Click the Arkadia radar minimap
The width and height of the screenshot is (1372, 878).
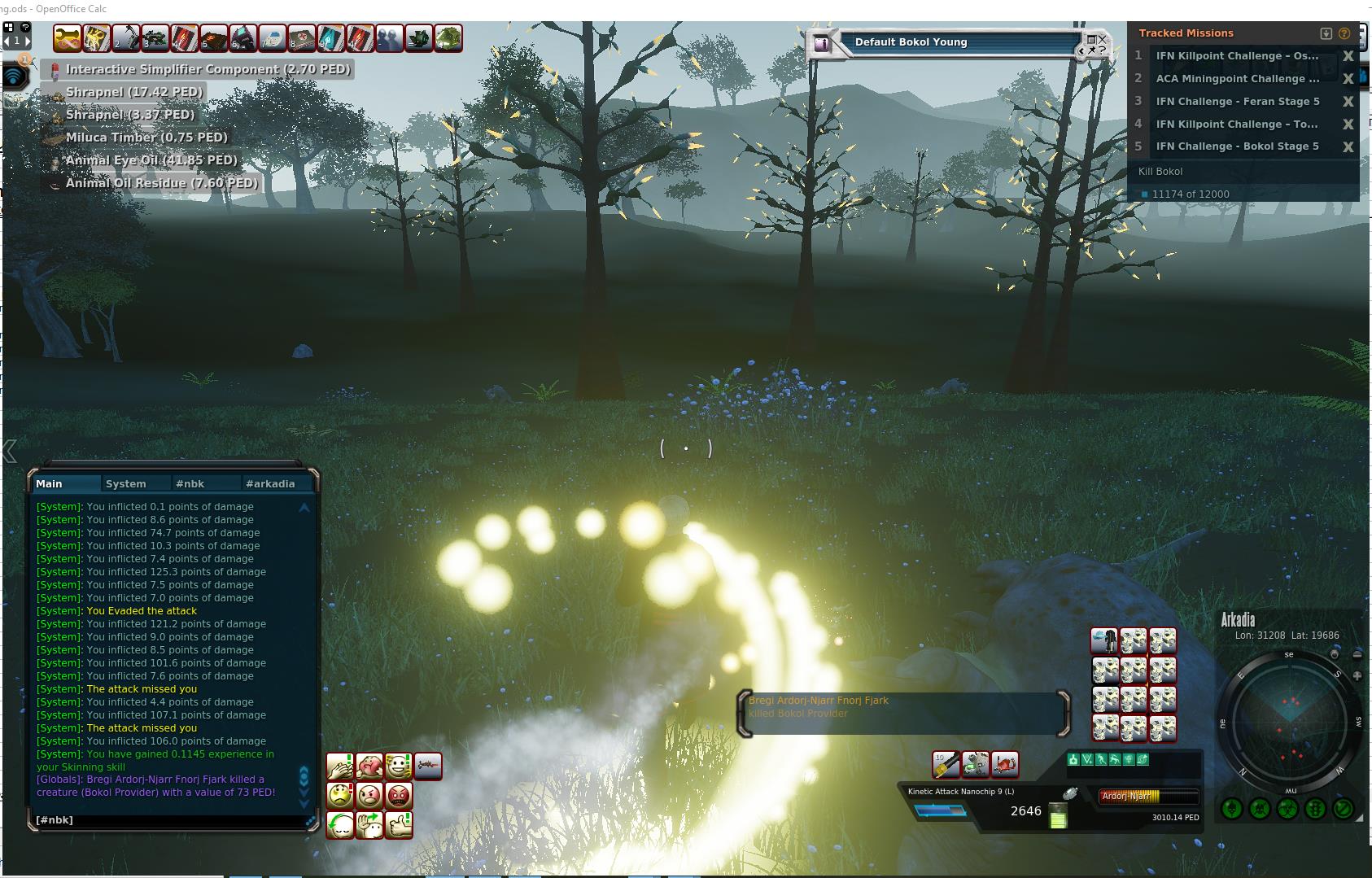(x=1290, y=720)
